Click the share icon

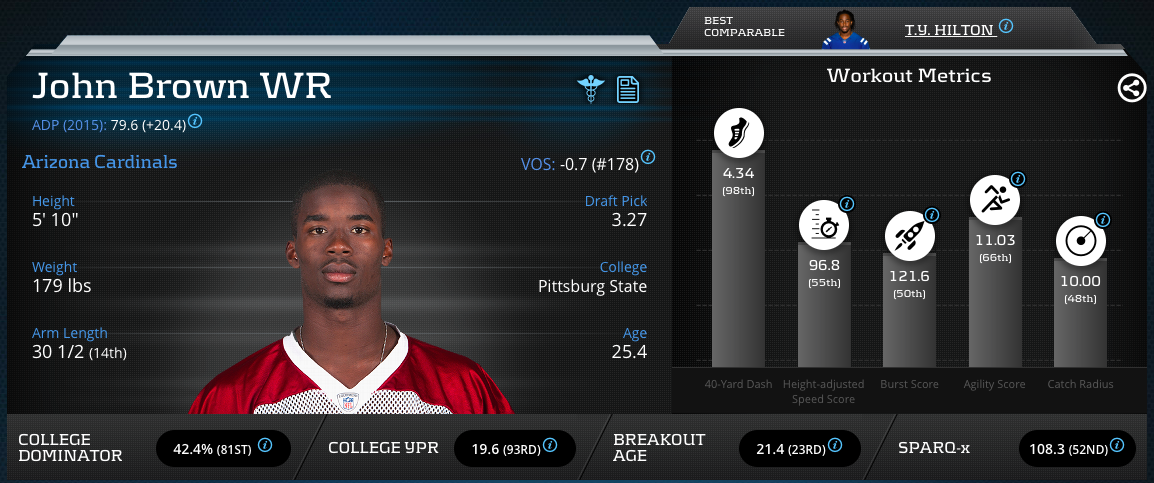(1131, 89)
